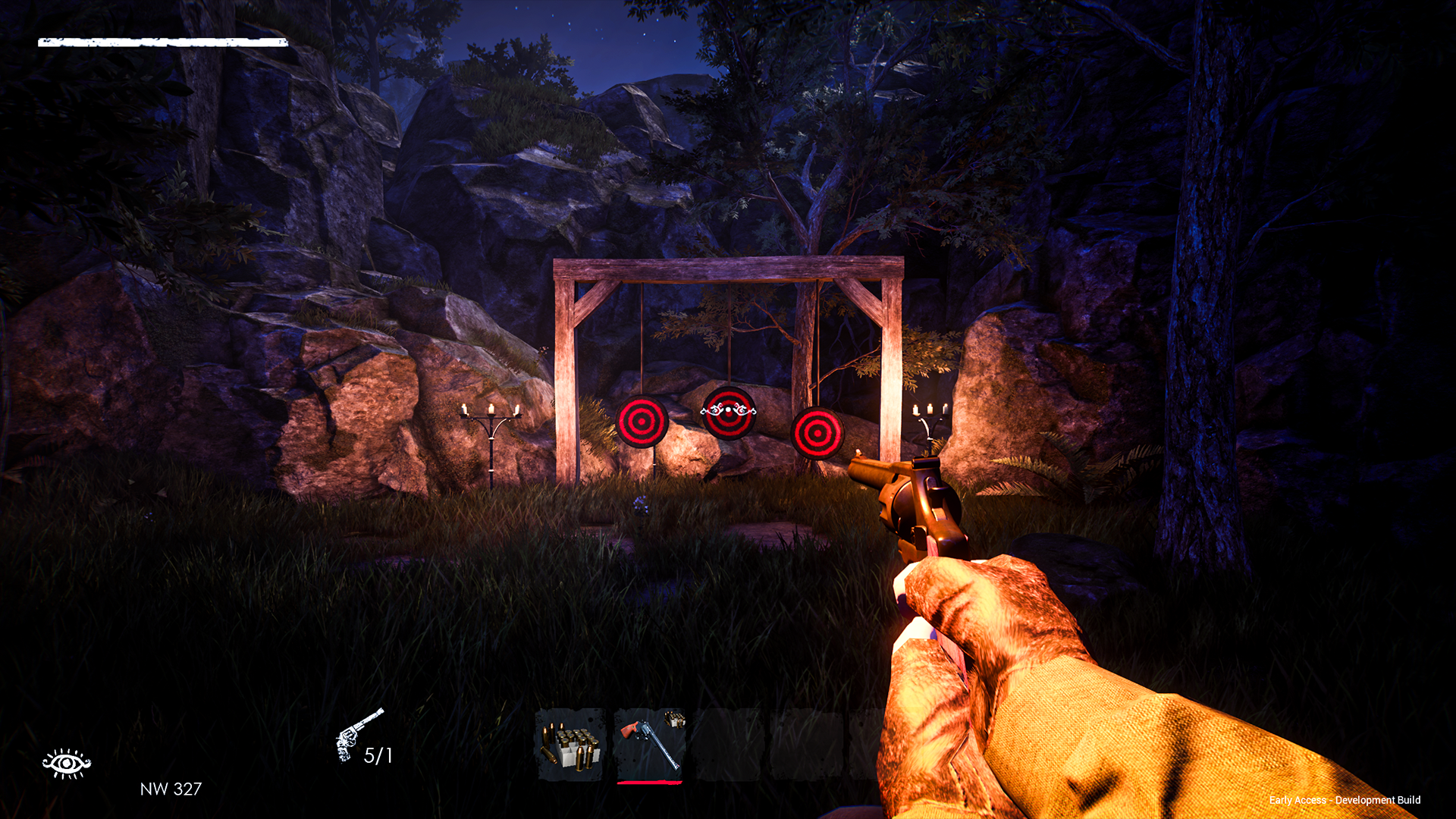1456x819 pixels.
Task: Click the eye visibility icon
Action: pyautogui.click(x=67, y=763)
